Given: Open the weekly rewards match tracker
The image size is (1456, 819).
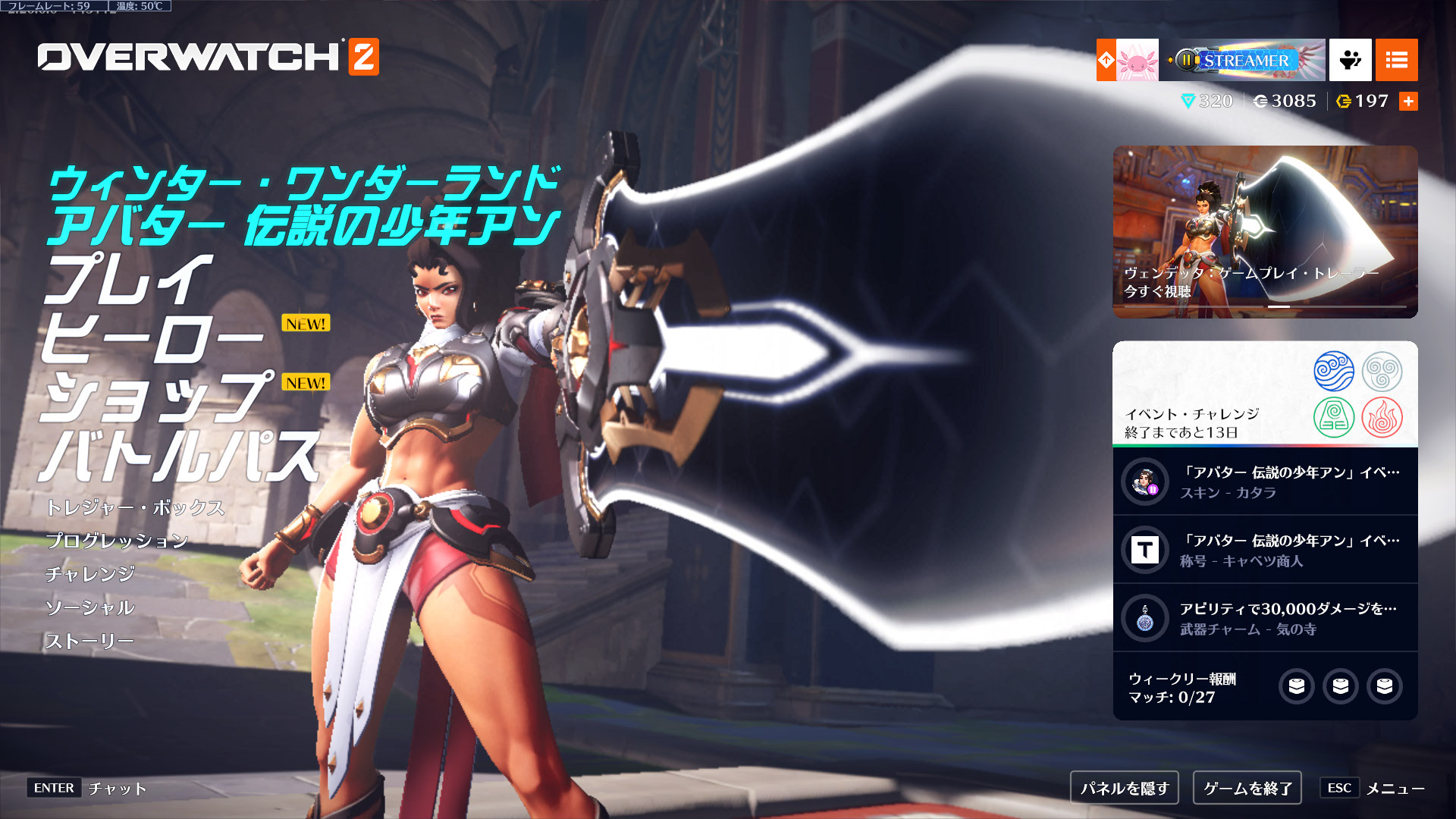Looking at the screenshot, I should click(1265, 687).
